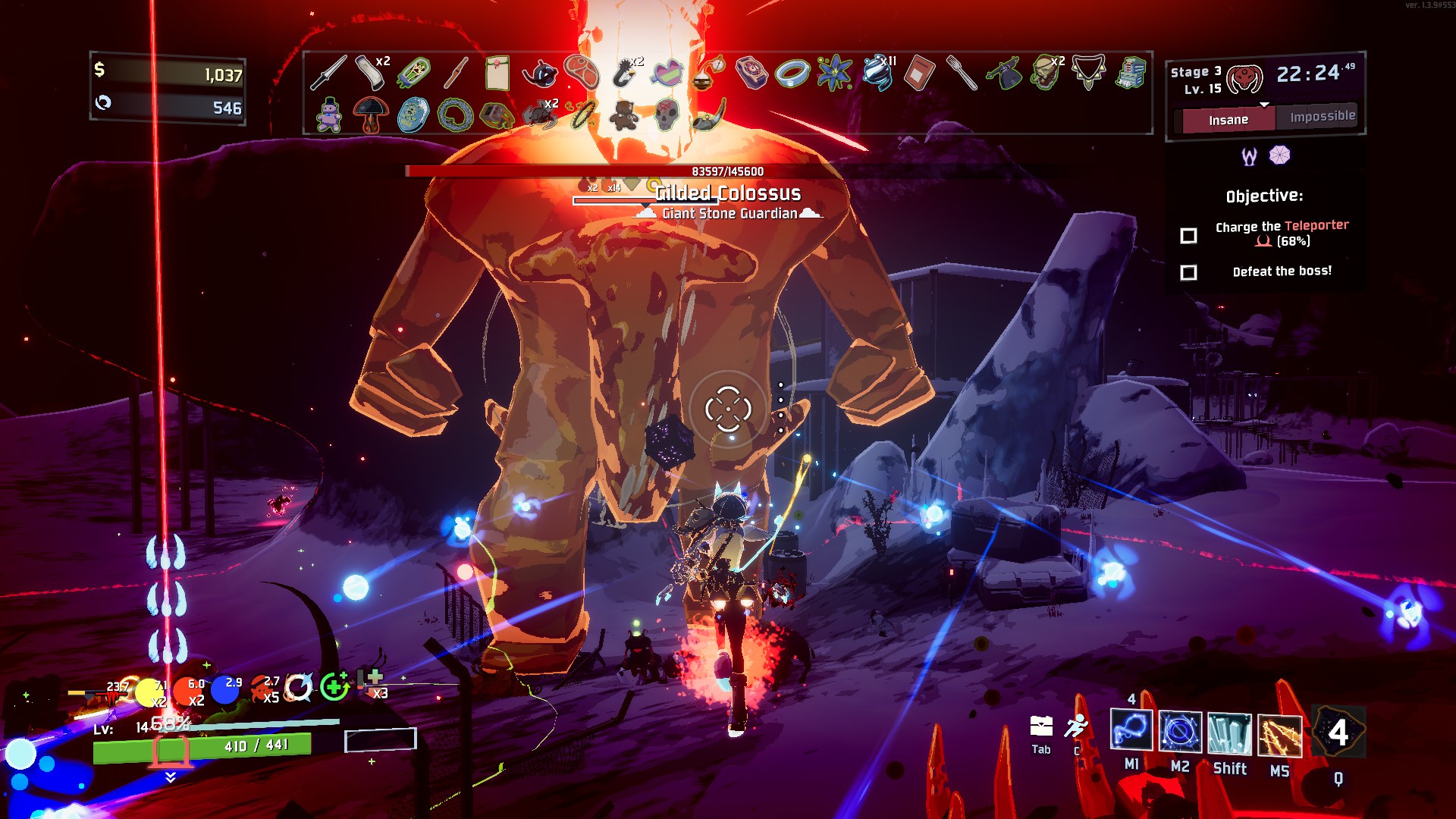Select the skull item icon
The width and height of the screenshot is (1456, 819).
coord(665,115)
